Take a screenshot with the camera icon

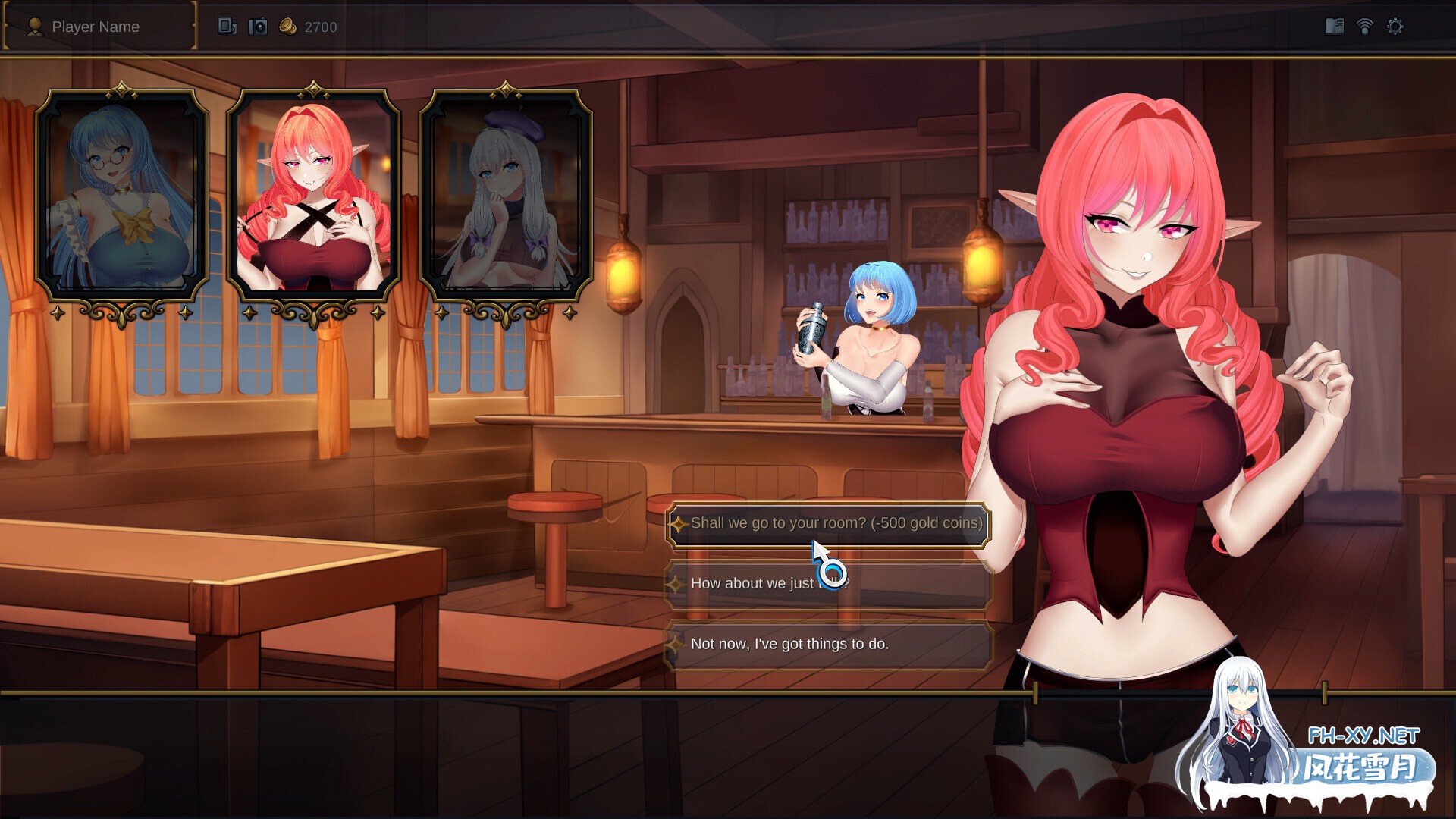[258, 25]
